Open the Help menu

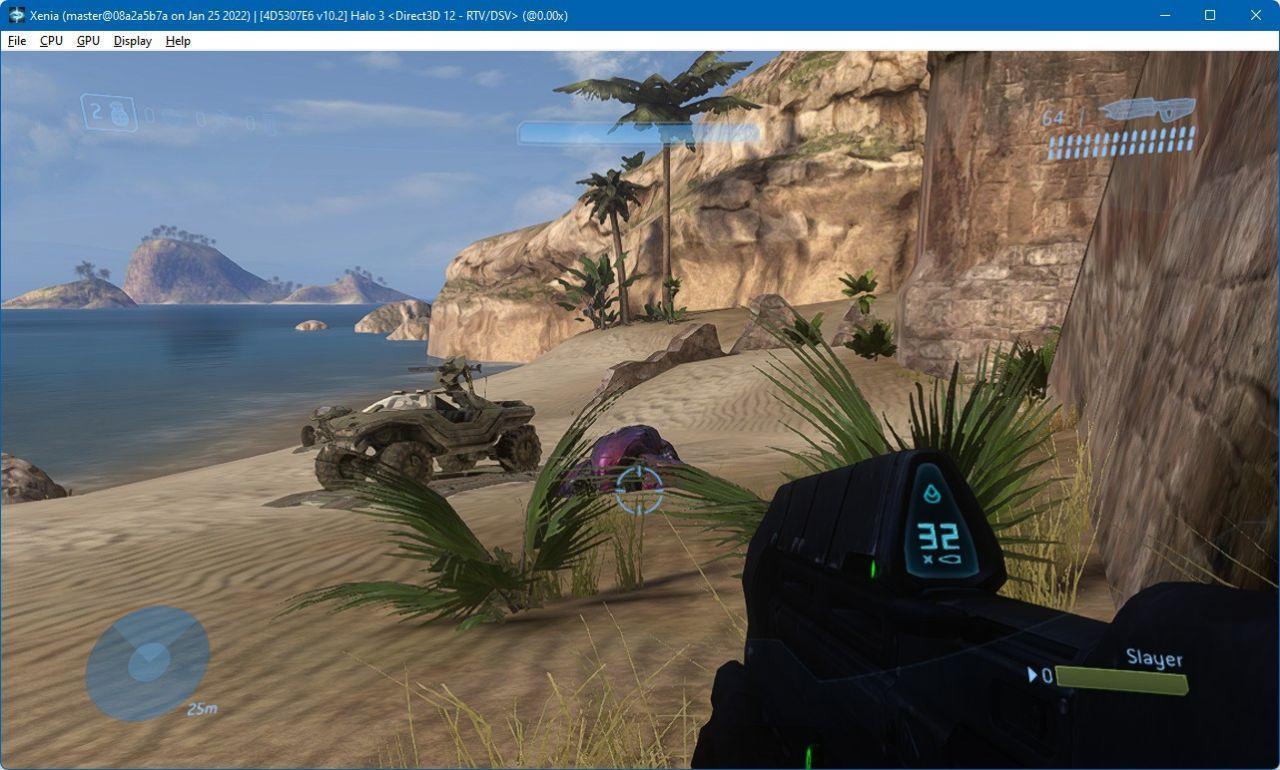(178, 41)
